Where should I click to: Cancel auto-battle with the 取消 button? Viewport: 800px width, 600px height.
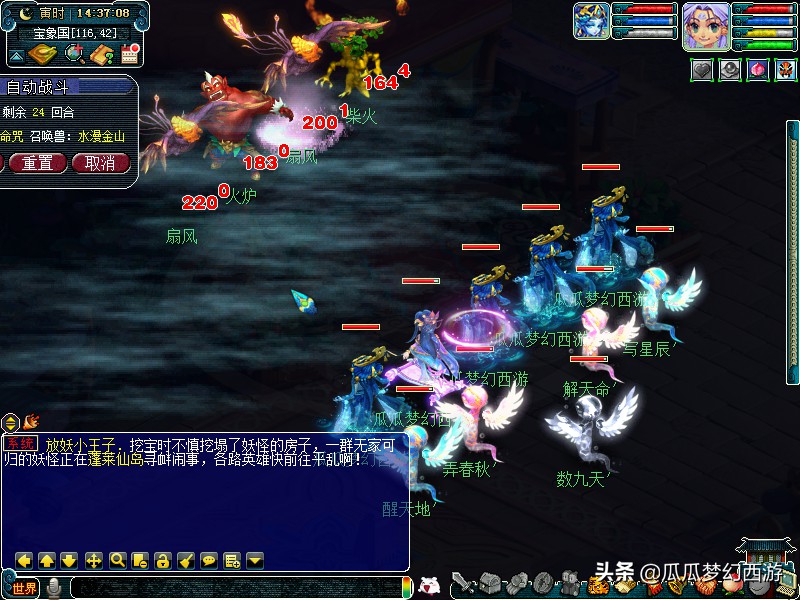(x=100, y=163)
